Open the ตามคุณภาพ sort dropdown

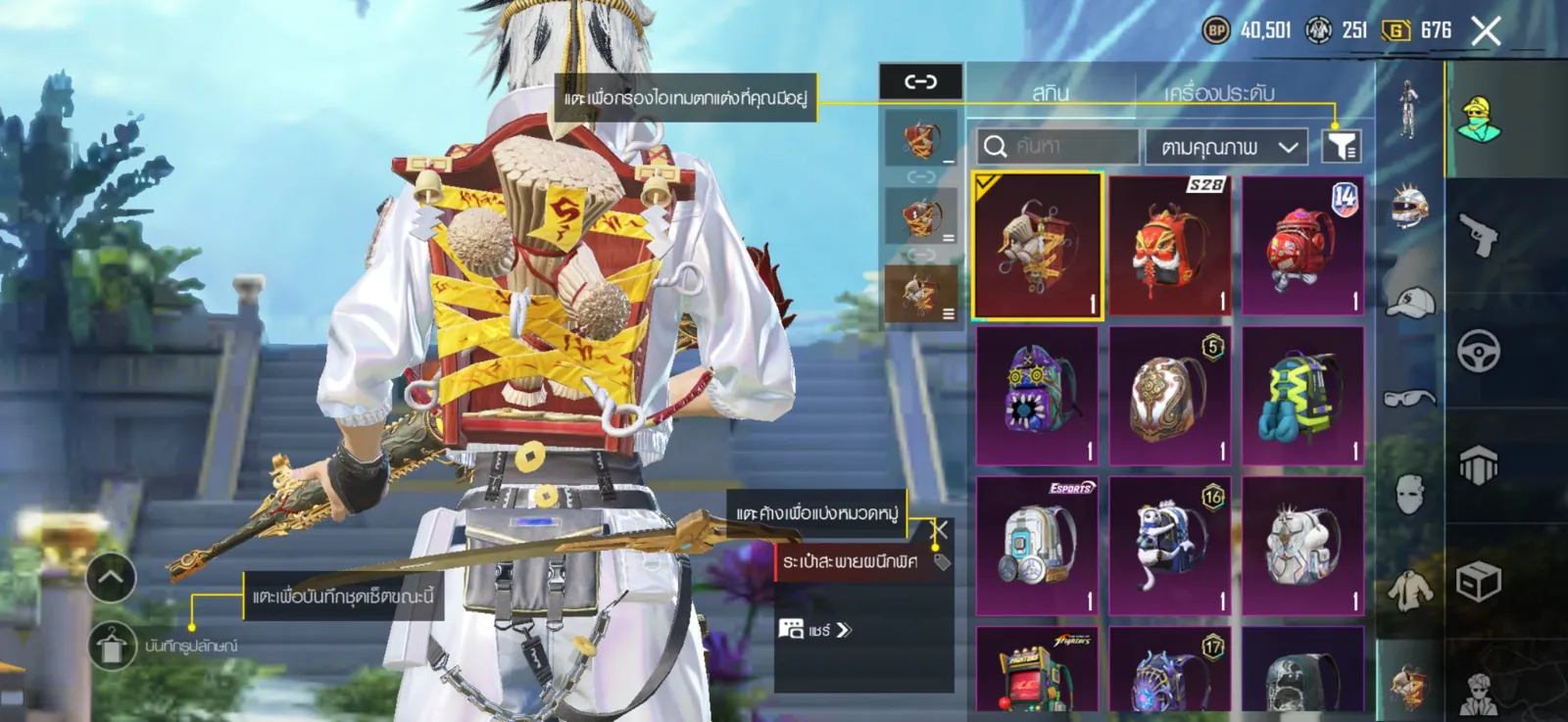[x=1227, y=147]
